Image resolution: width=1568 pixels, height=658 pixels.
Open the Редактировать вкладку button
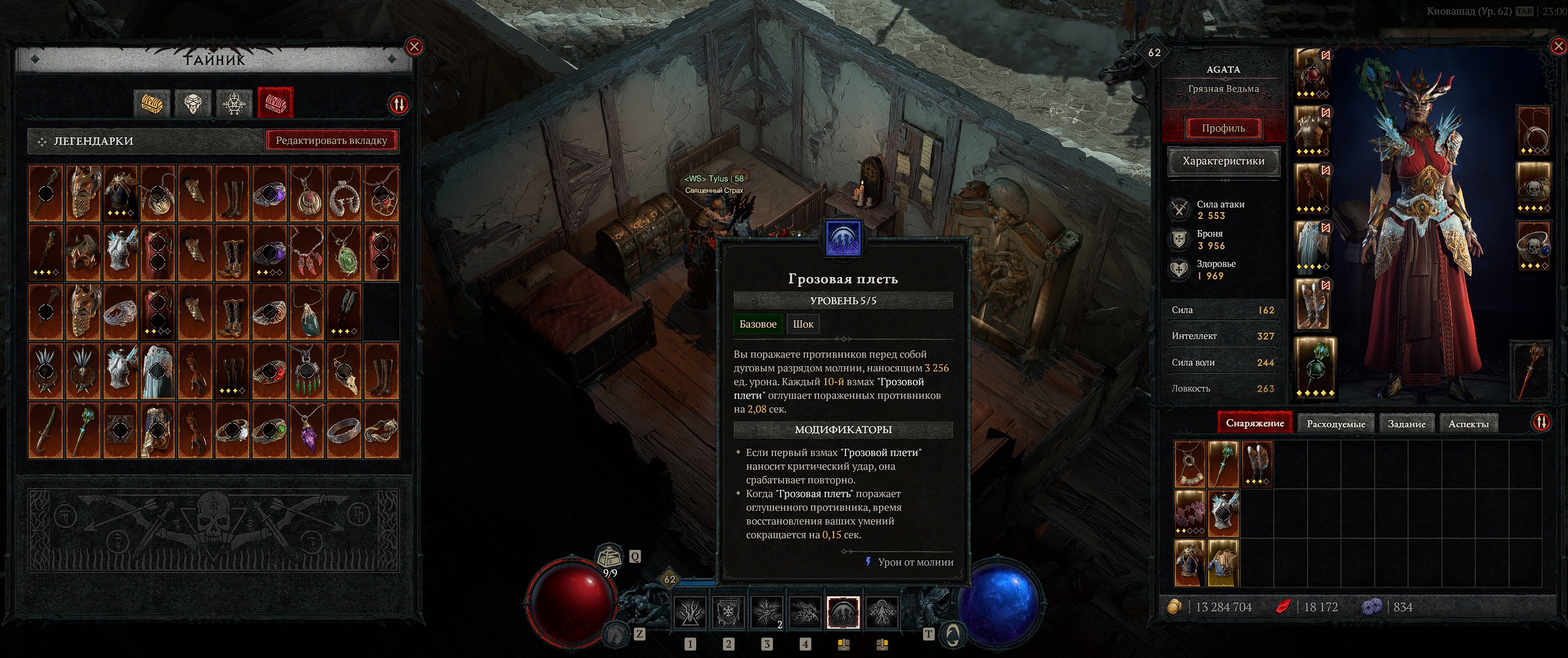pos(331,141)
